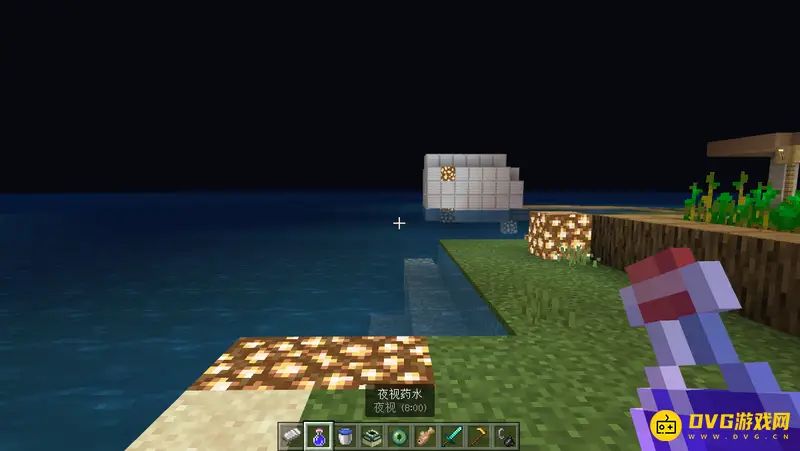Select the end portal frame slot

pos(372,436)
